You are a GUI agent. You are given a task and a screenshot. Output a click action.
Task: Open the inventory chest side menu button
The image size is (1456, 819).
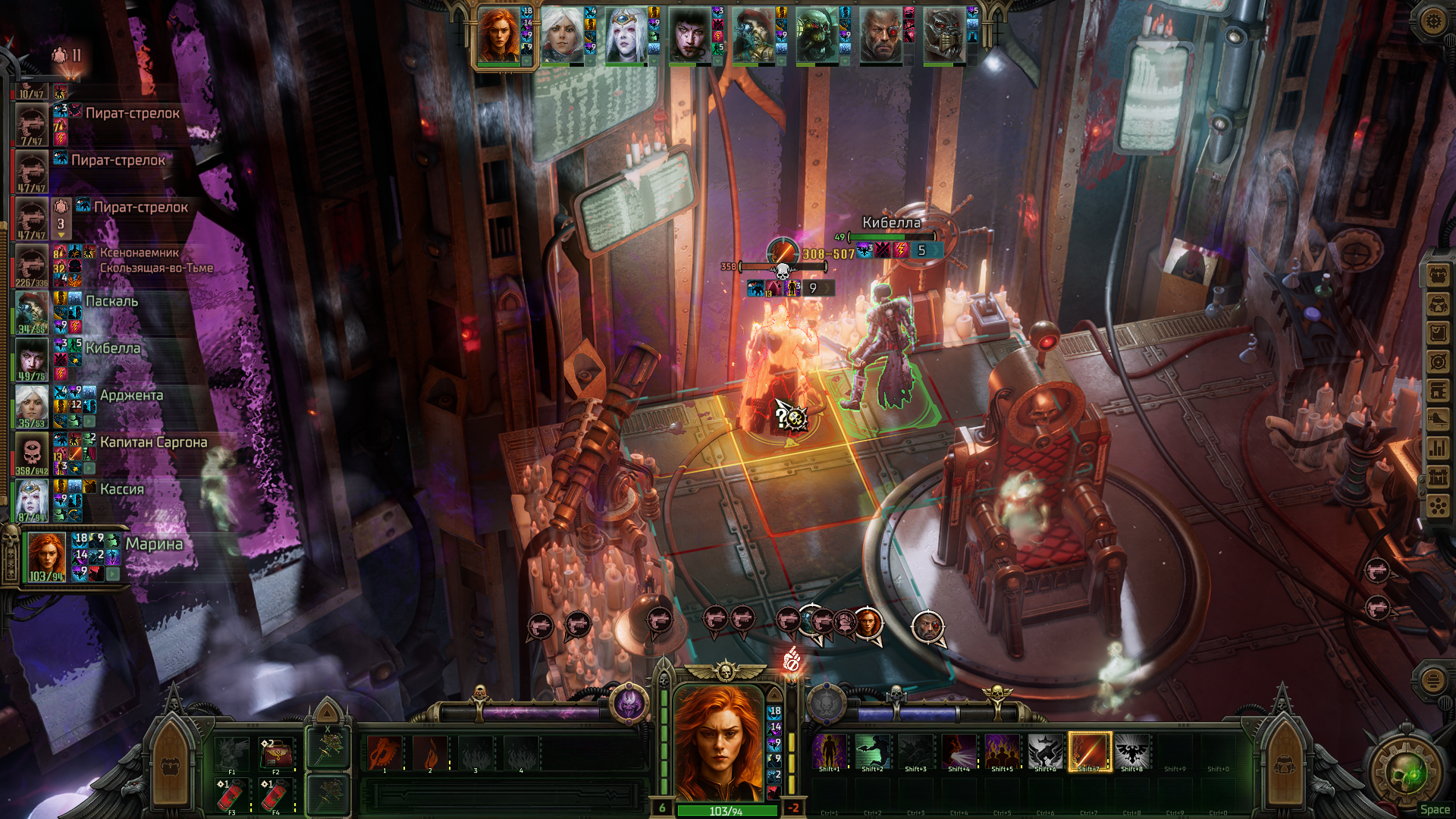[1438, 275]
